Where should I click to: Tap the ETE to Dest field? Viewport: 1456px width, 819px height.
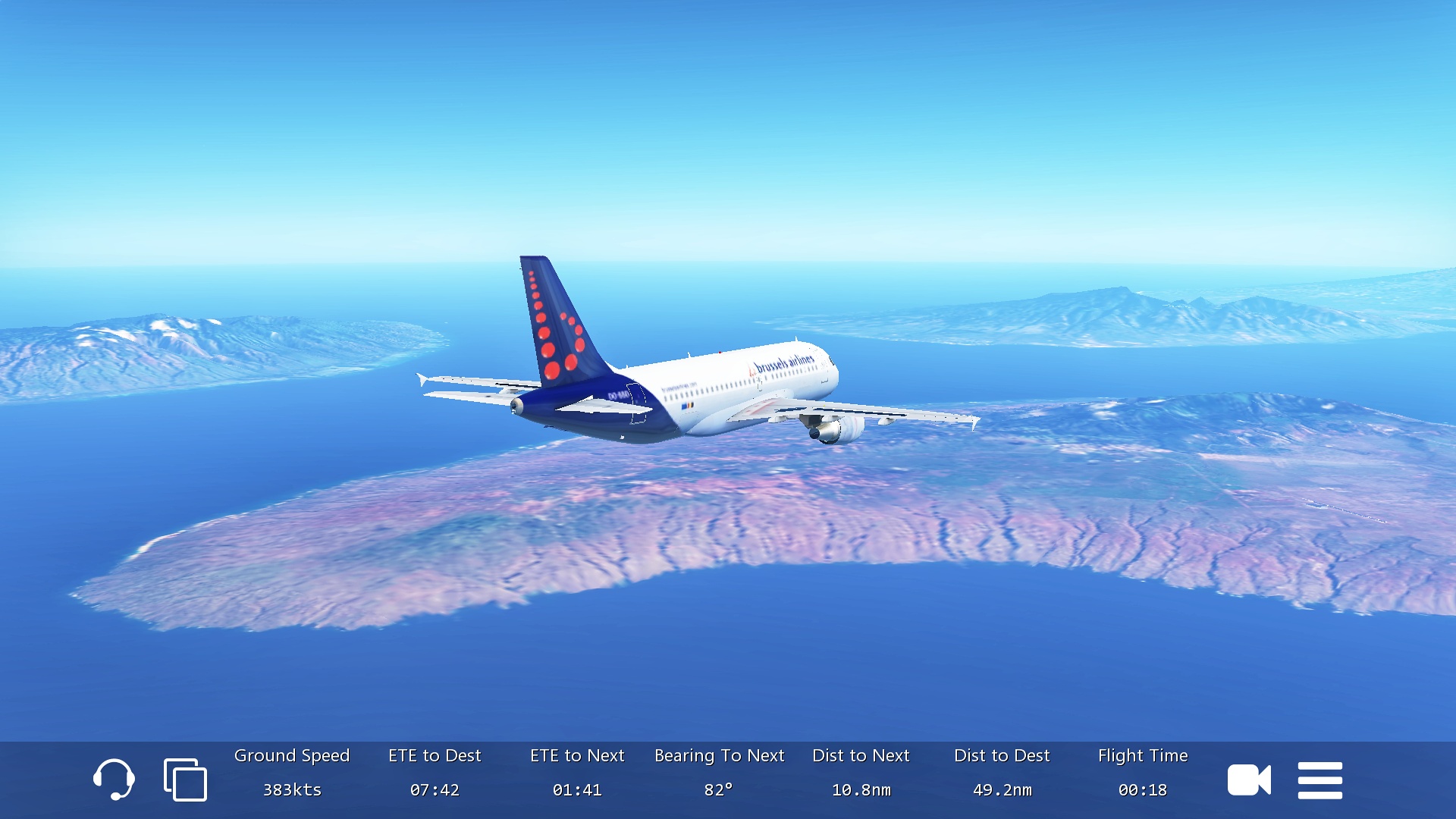pos(435,773)
